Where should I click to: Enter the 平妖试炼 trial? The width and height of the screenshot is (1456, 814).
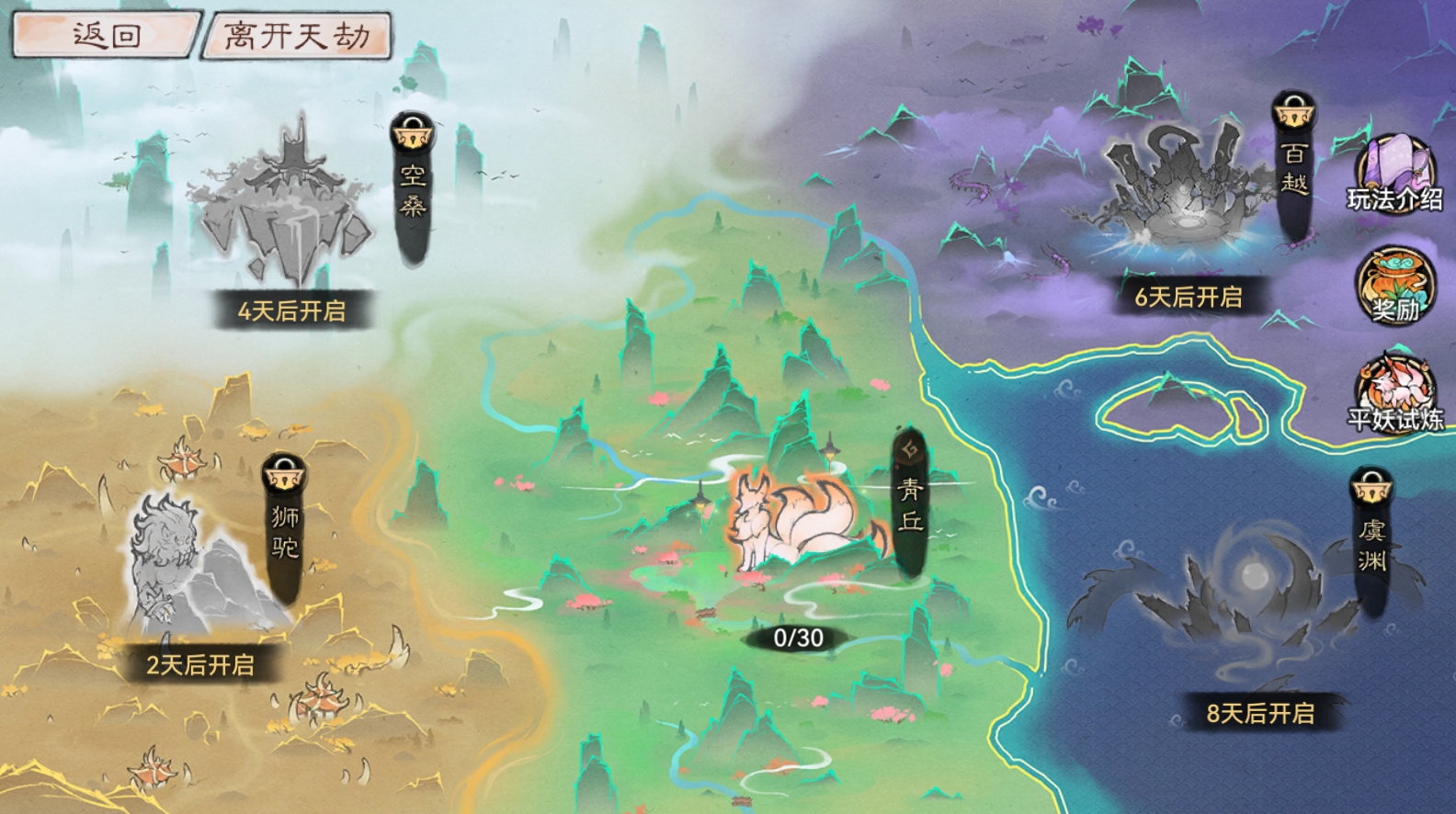[x=1394, y=395]
